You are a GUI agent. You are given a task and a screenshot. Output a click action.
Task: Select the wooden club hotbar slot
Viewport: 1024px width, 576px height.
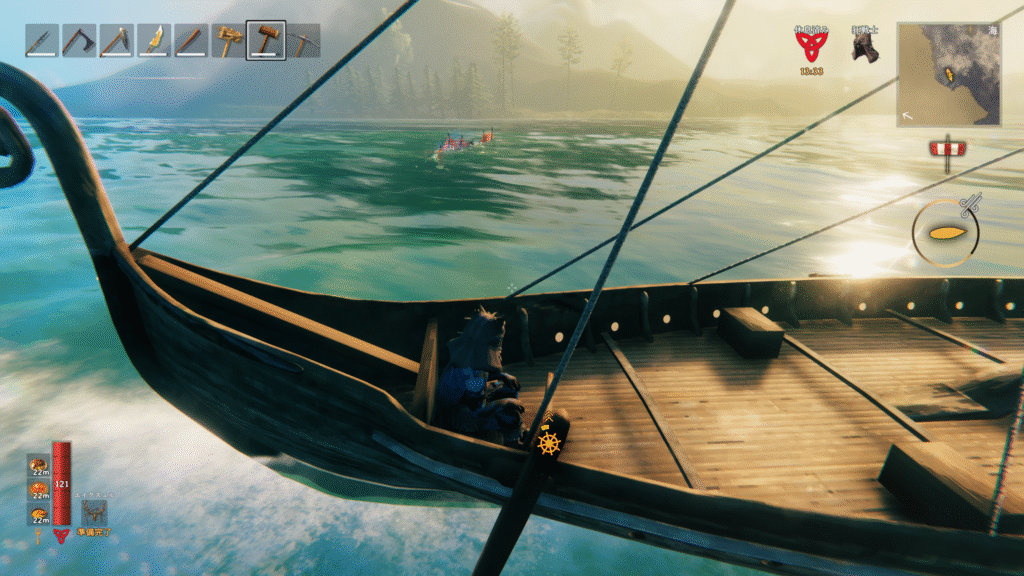pyautogui.click(x=191, y=41)
